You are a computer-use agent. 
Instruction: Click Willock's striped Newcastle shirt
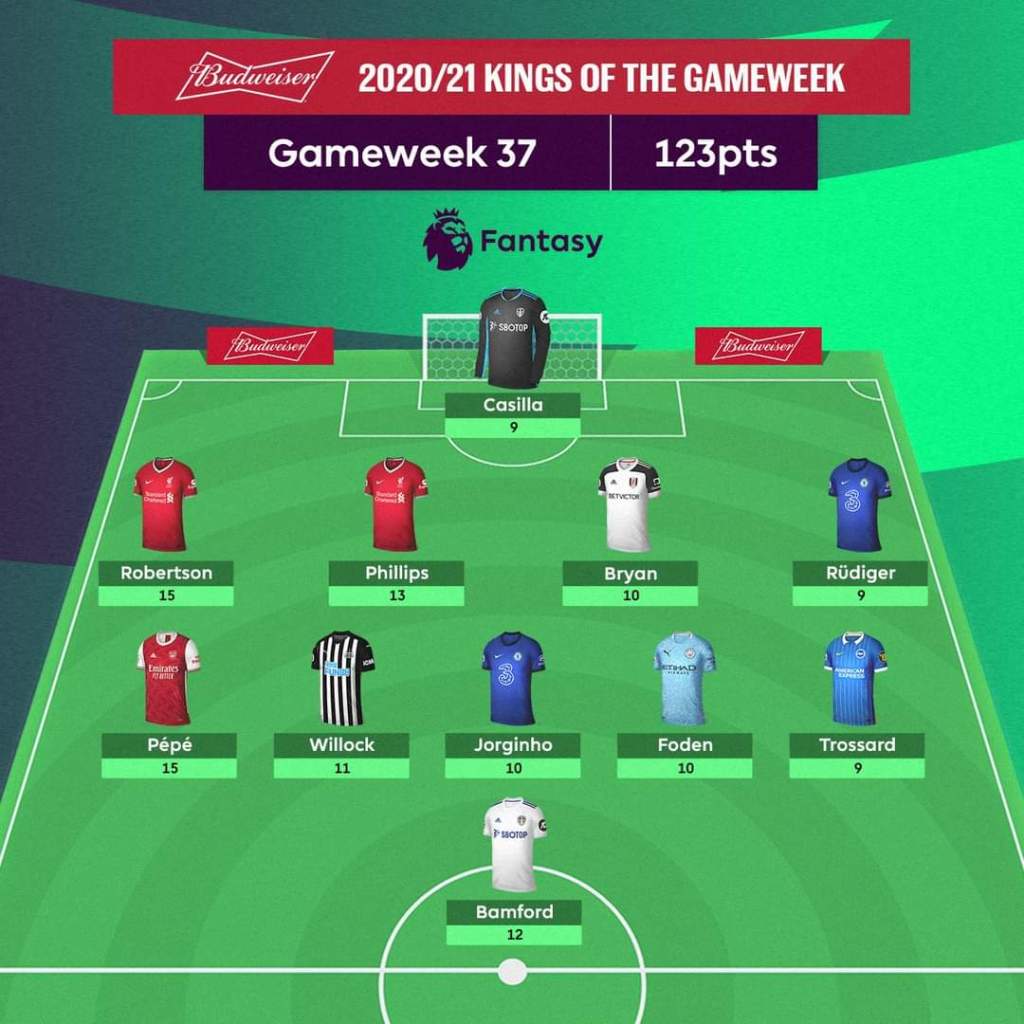[342, 677]
